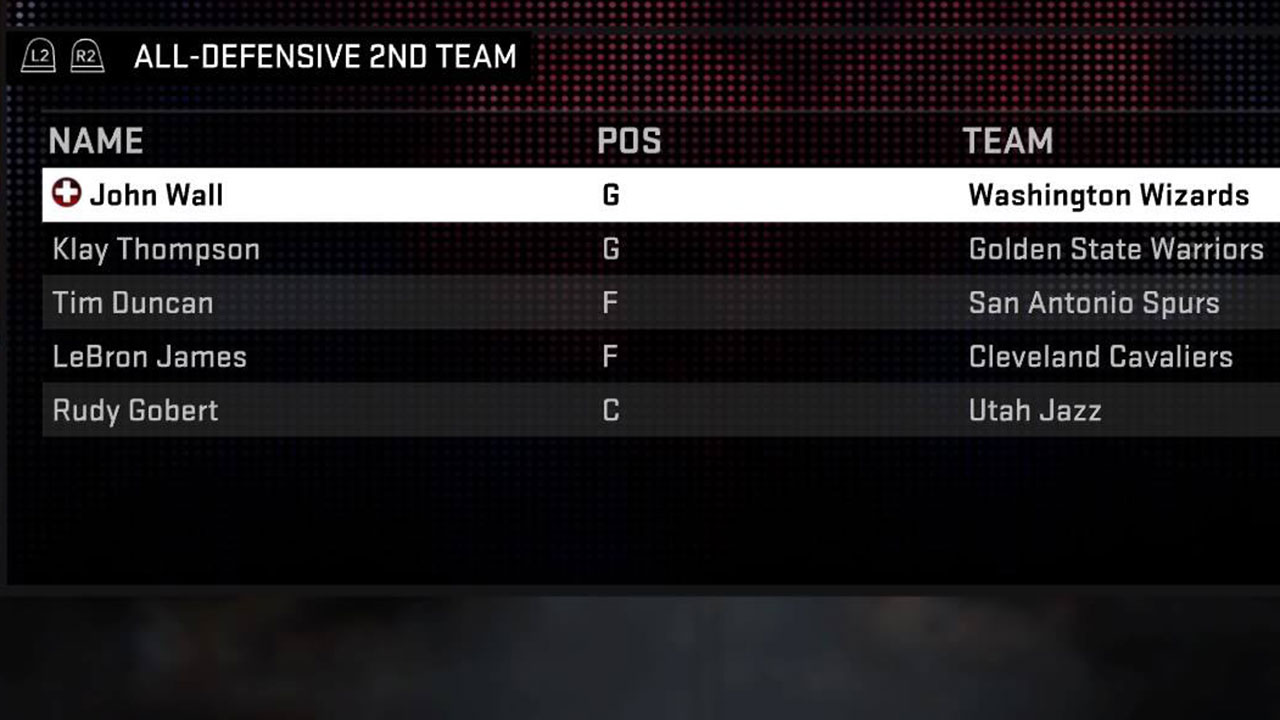Screen dimensions: 1280x720
Task: Click John Wall's position letter G
Action: point(611,195)
